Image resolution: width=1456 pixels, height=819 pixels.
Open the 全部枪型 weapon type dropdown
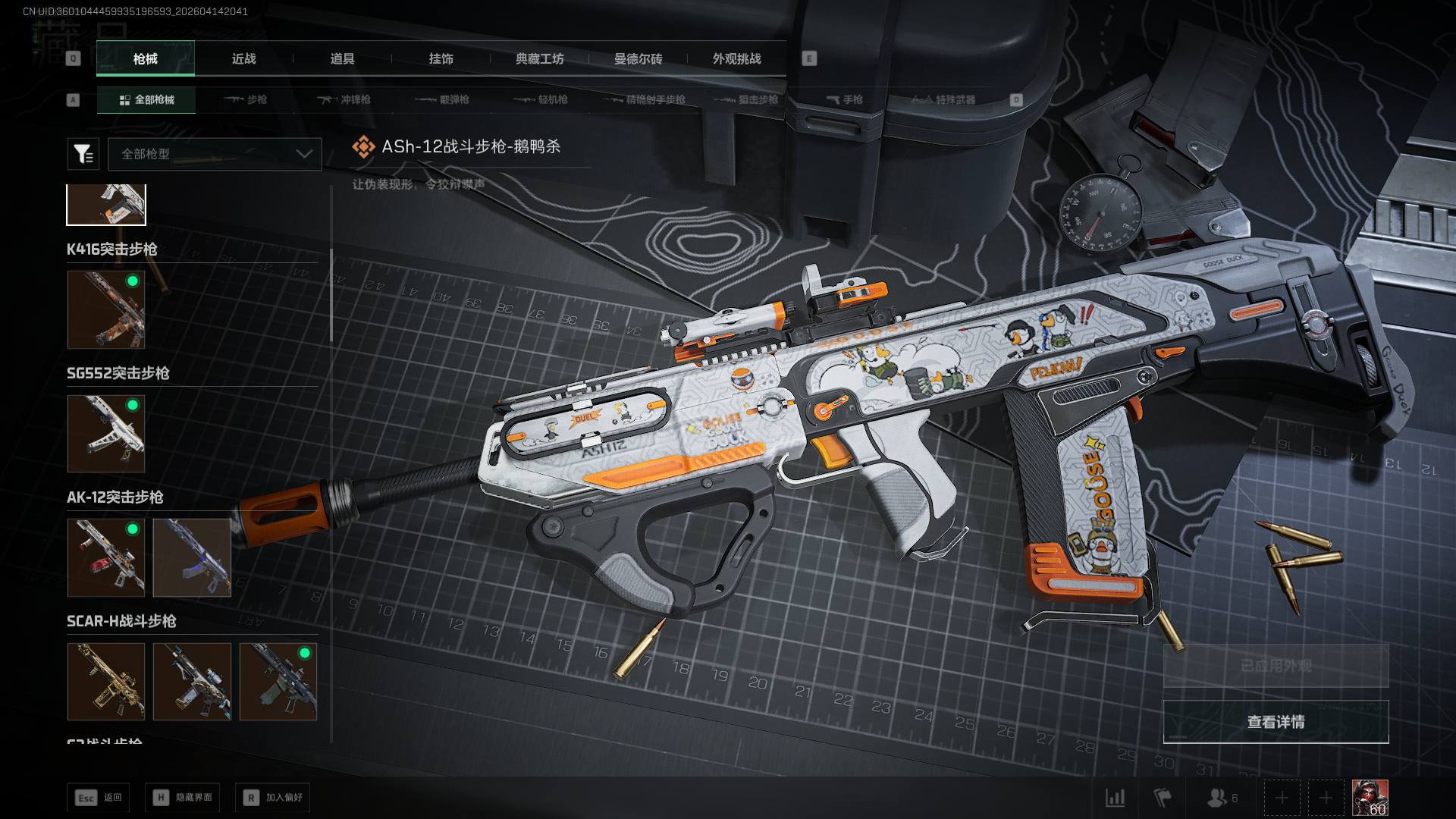pos(215,154)
